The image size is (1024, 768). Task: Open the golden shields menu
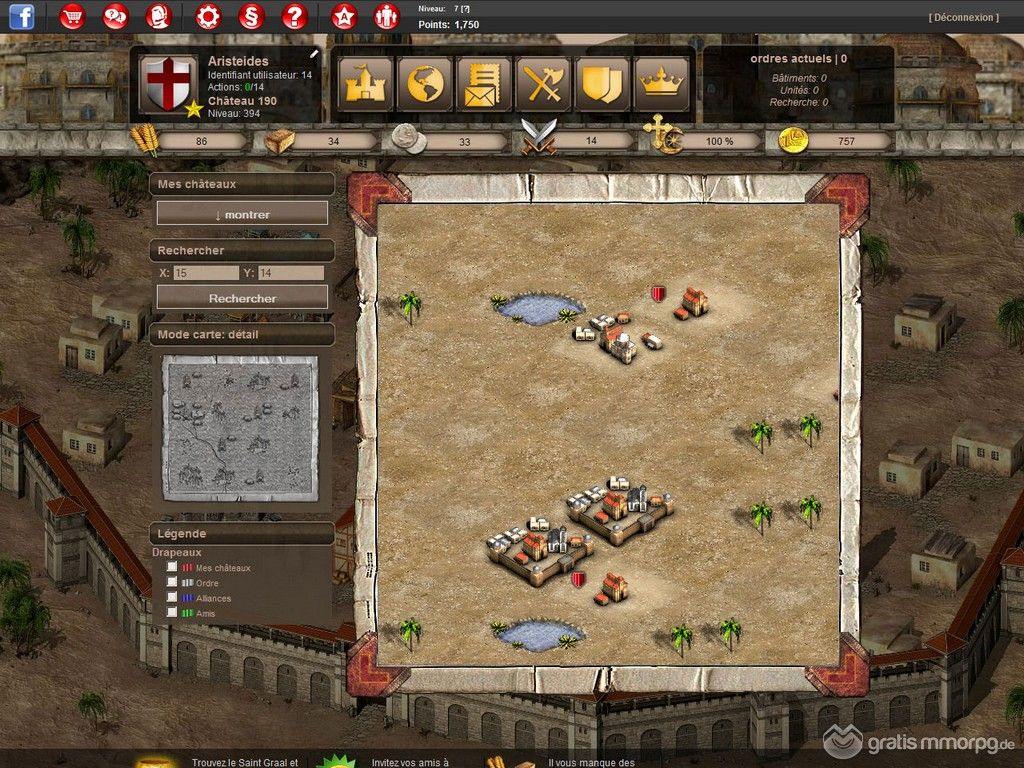click(x=602, y=84)
